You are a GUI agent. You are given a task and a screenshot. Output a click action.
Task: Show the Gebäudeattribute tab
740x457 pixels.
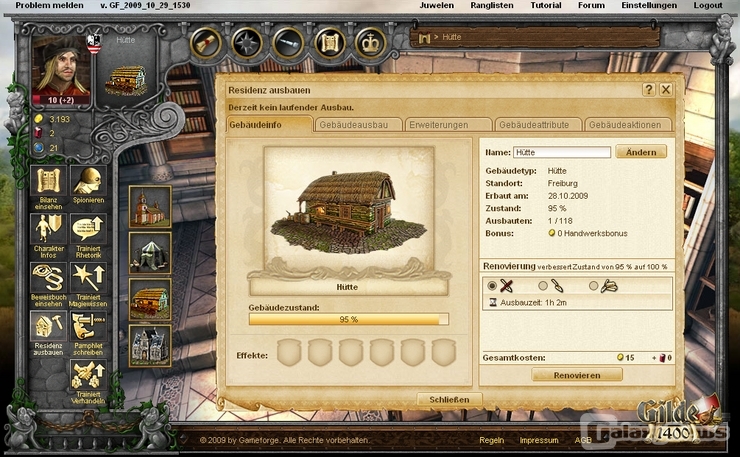pyautogui.click(x=539, y=125)
